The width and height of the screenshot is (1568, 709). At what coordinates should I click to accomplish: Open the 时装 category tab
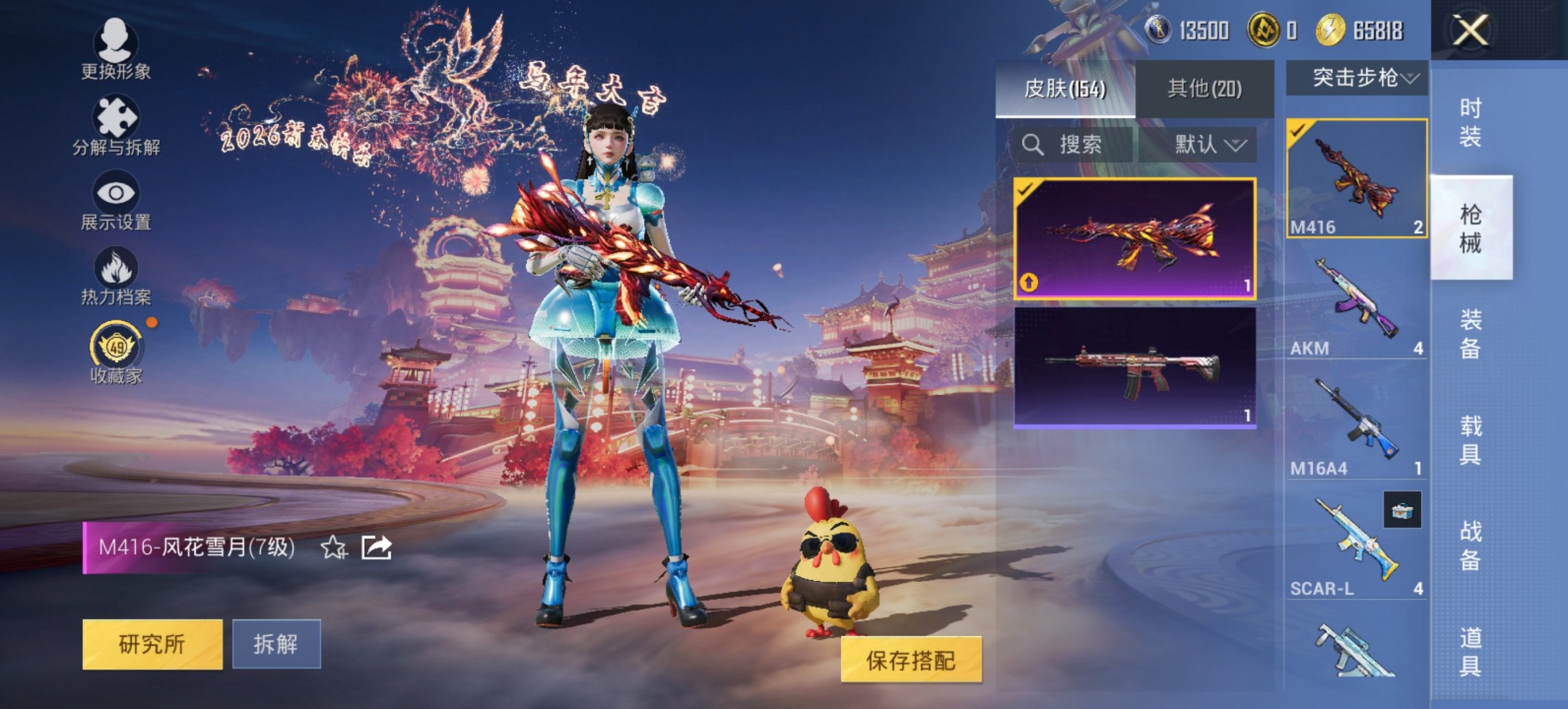(1469, 122)
